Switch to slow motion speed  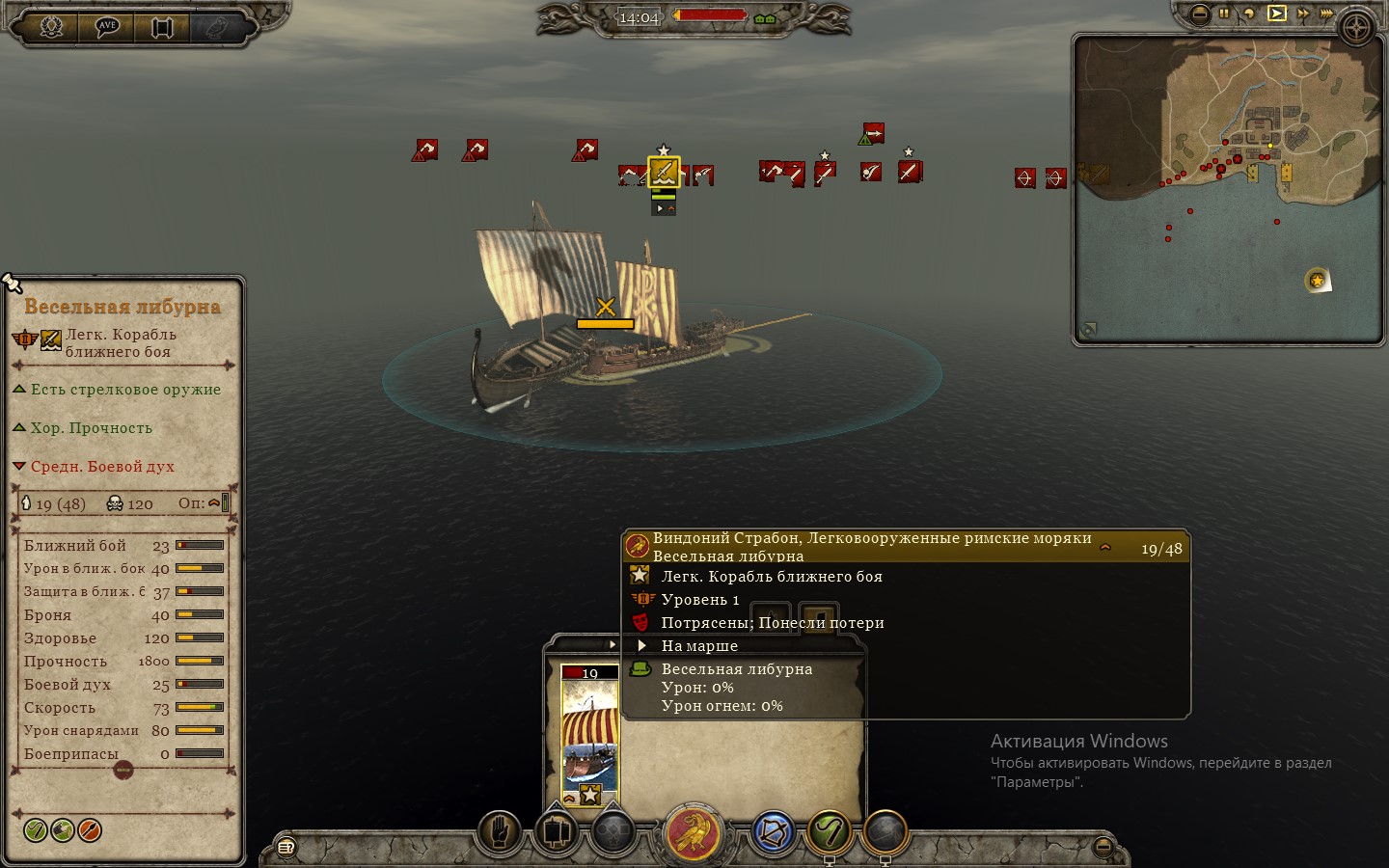(x=1249, y=14)
